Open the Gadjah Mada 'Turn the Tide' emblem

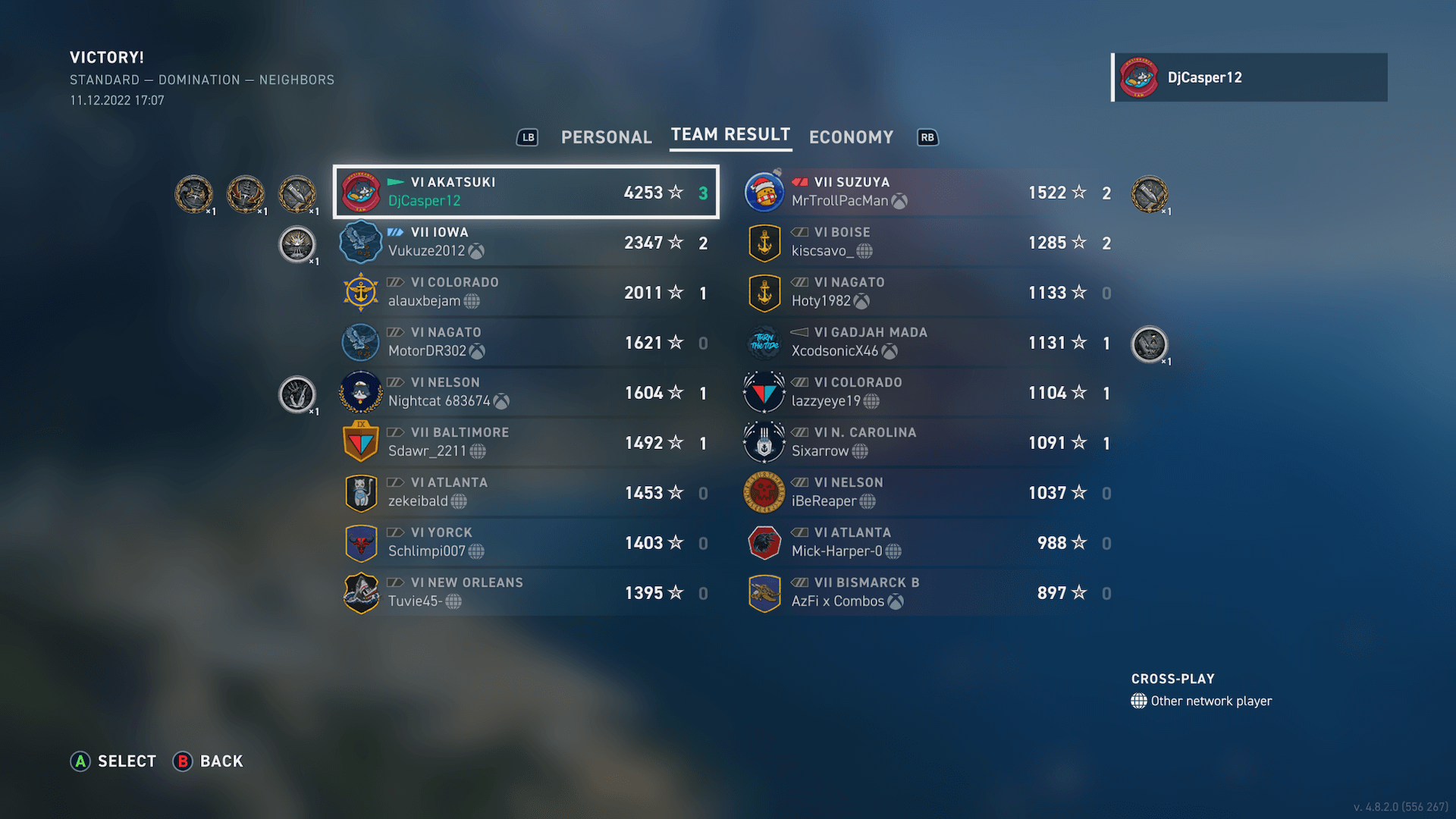[x=764, y=341]
